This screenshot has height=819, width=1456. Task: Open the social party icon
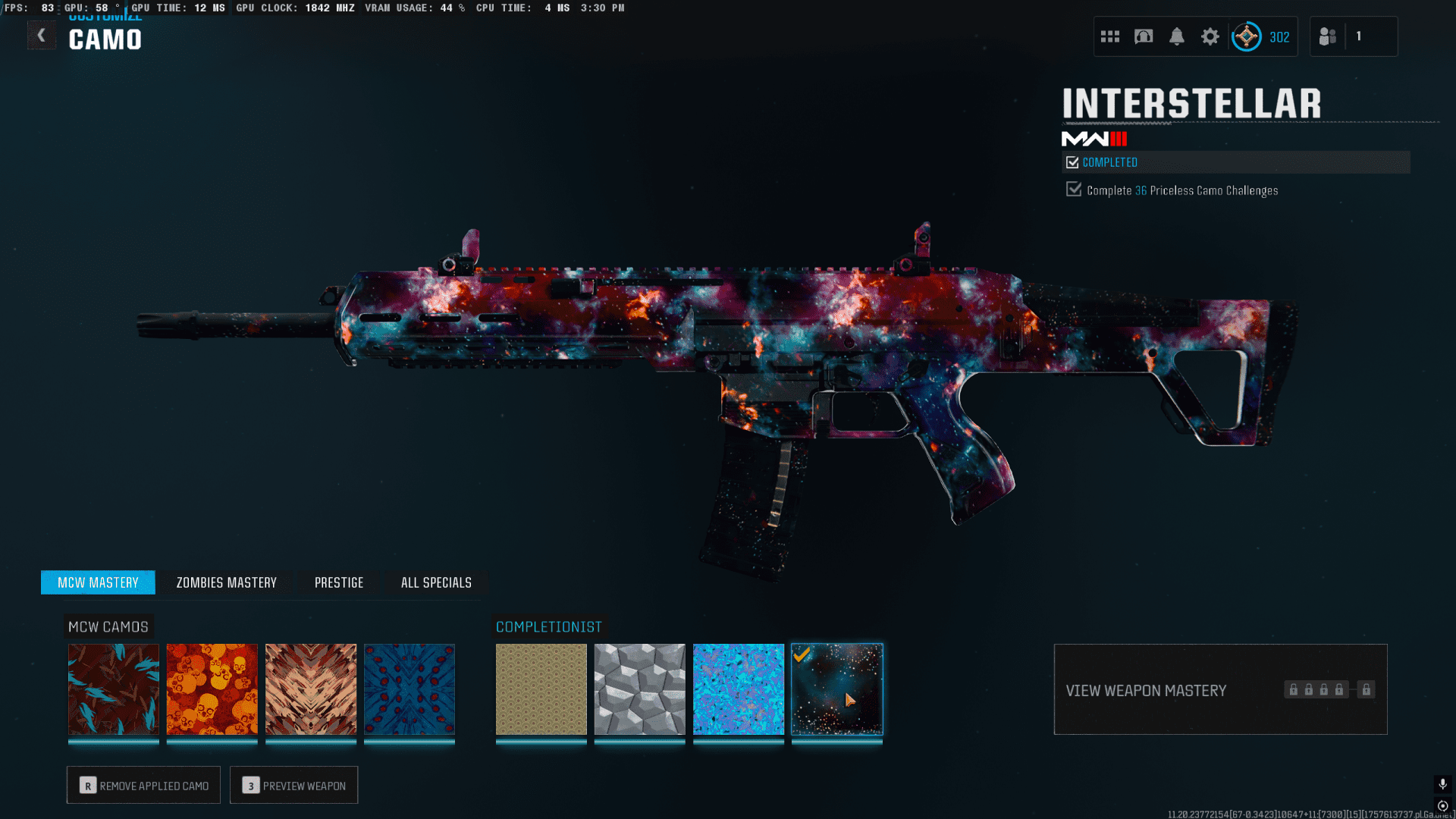[x=1328, y=36]
